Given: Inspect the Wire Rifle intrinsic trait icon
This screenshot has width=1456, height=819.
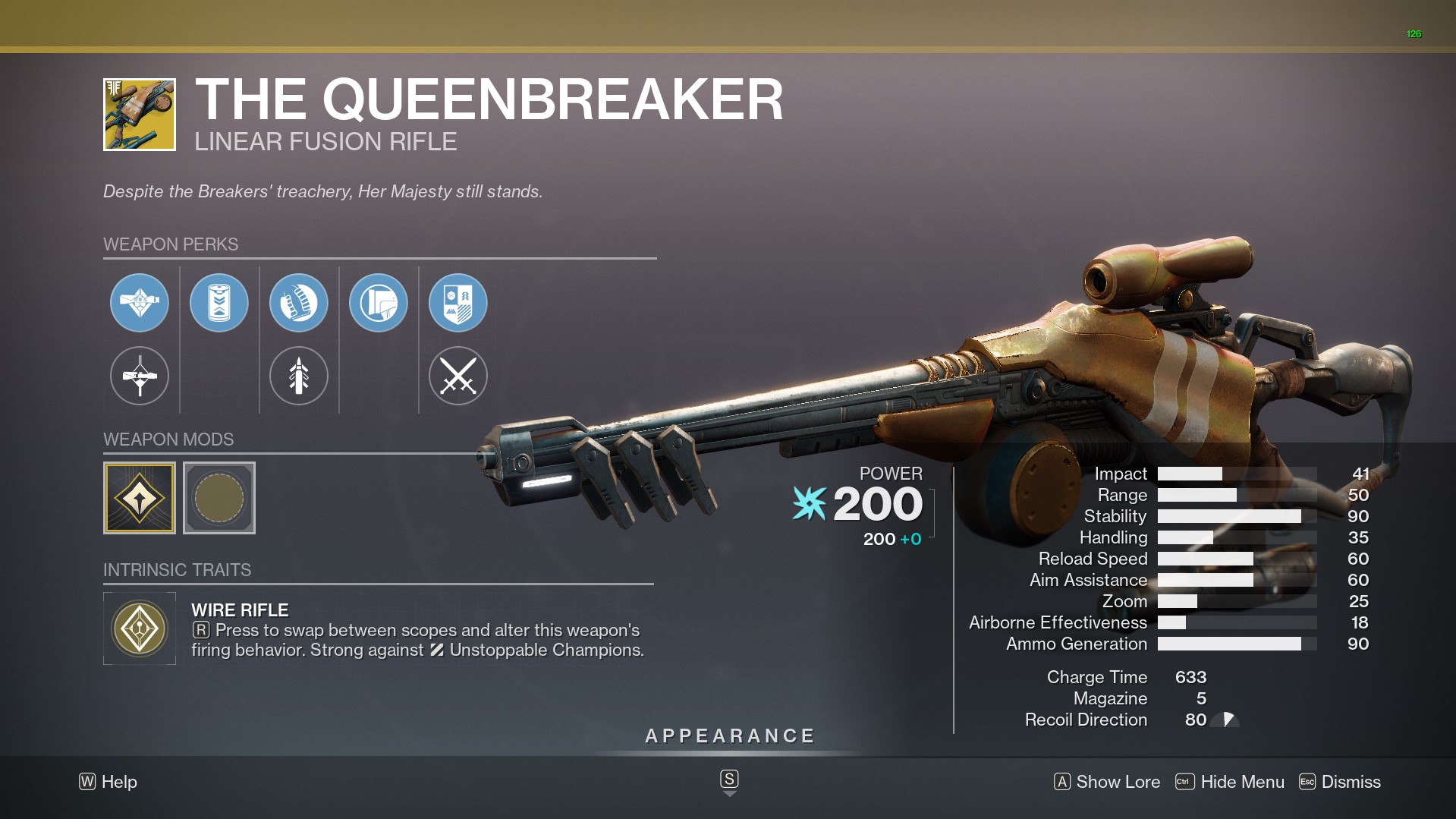Looking at the screenshot, I should tap(140, 628).
